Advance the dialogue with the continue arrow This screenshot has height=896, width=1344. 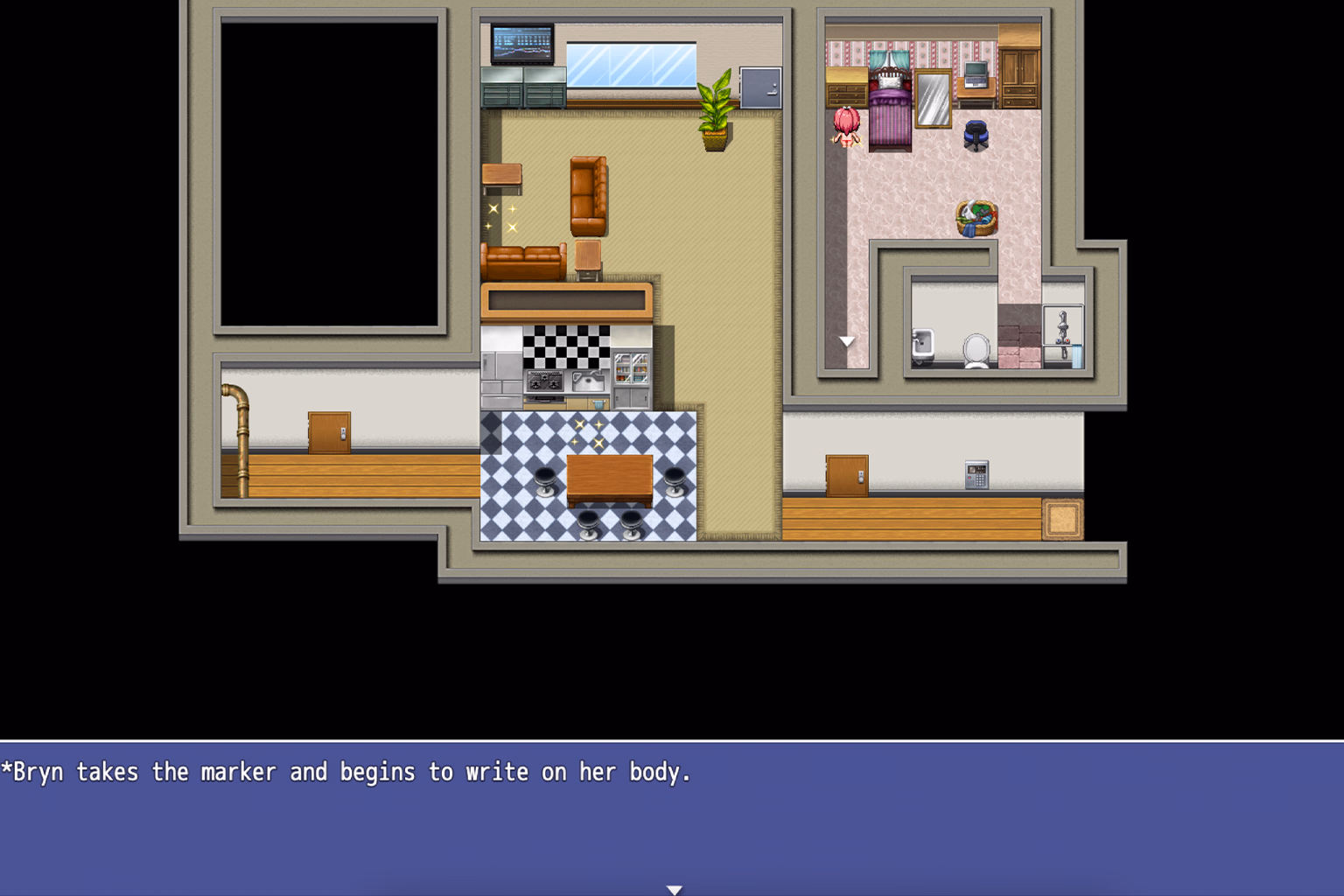[674, 889]
